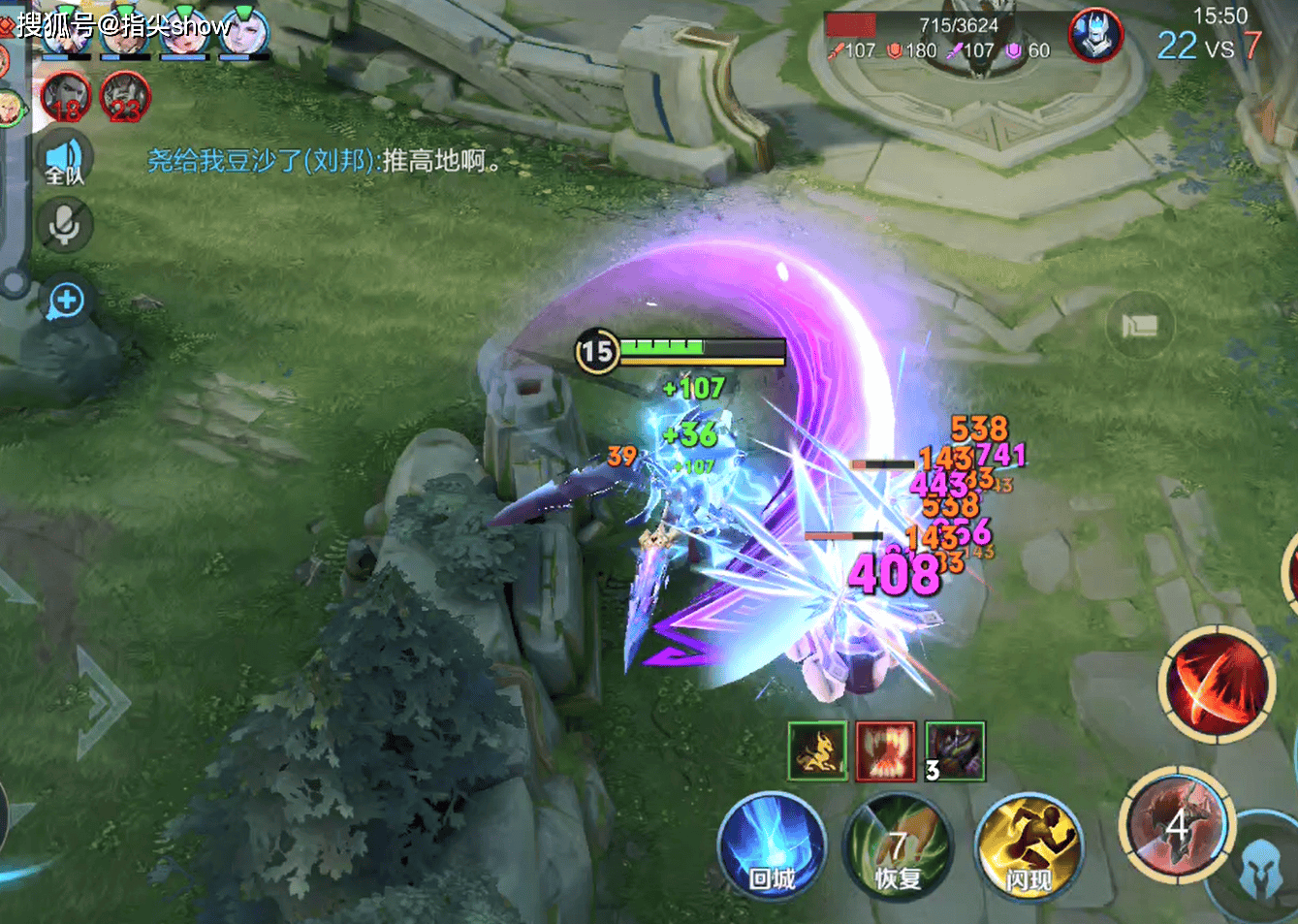Screen dimensions: 1298x924
Task: Select the enemy hero portrait by the score
Action: pos(1094,35)
